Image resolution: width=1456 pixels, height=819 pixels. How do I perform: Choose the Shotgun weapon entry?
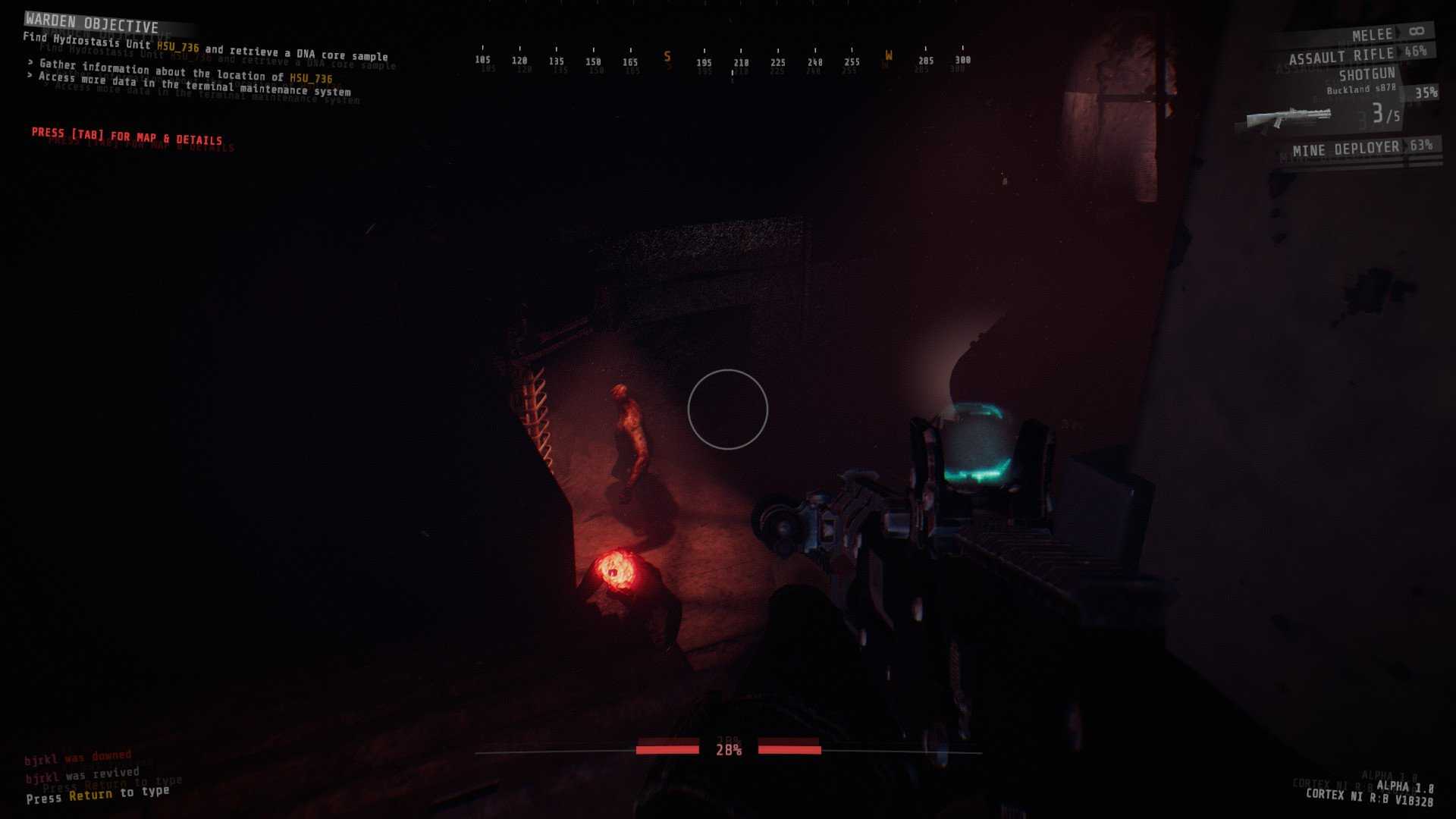click(x=1367, y=74)
